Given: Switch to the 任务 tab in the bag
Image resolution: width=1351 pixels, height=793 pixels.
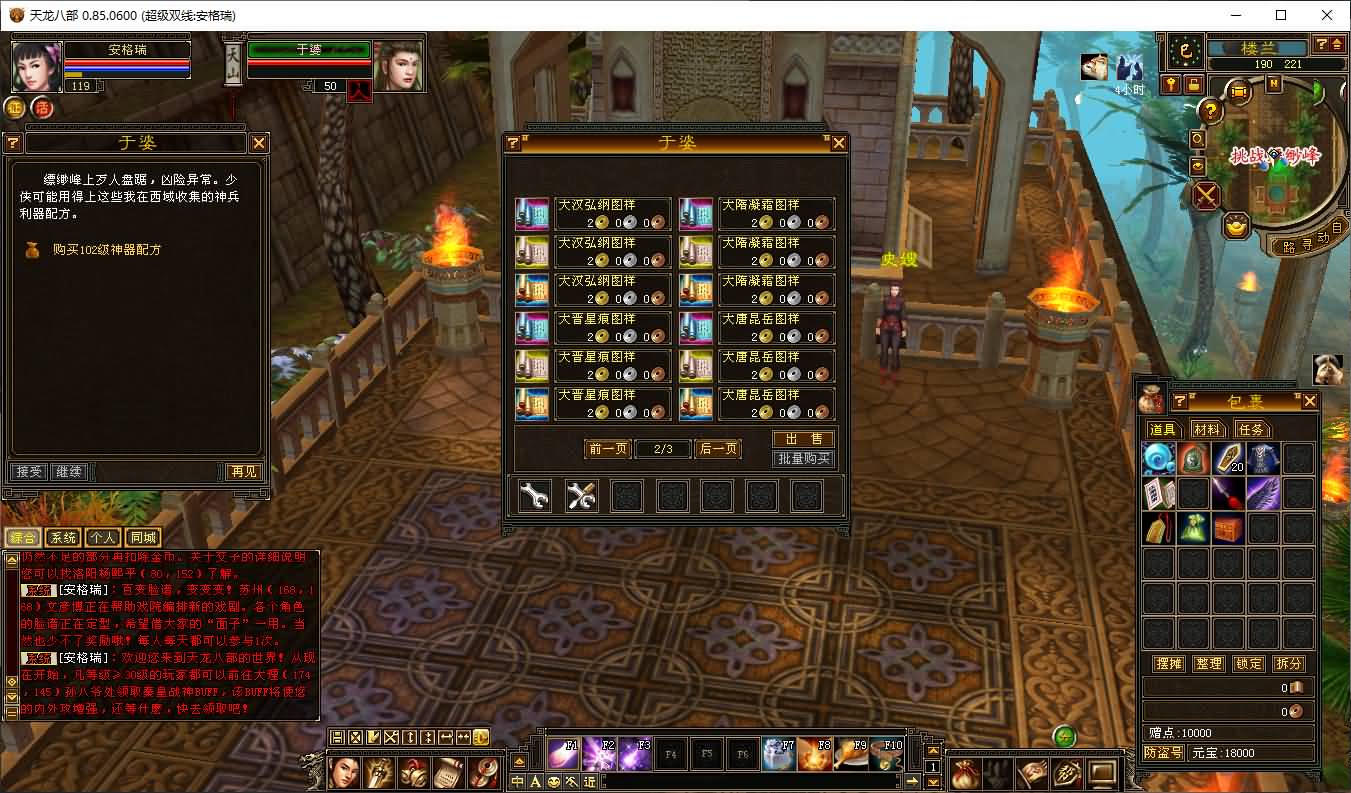Looking at the screenshot, I should click(x=1251, y=429).
